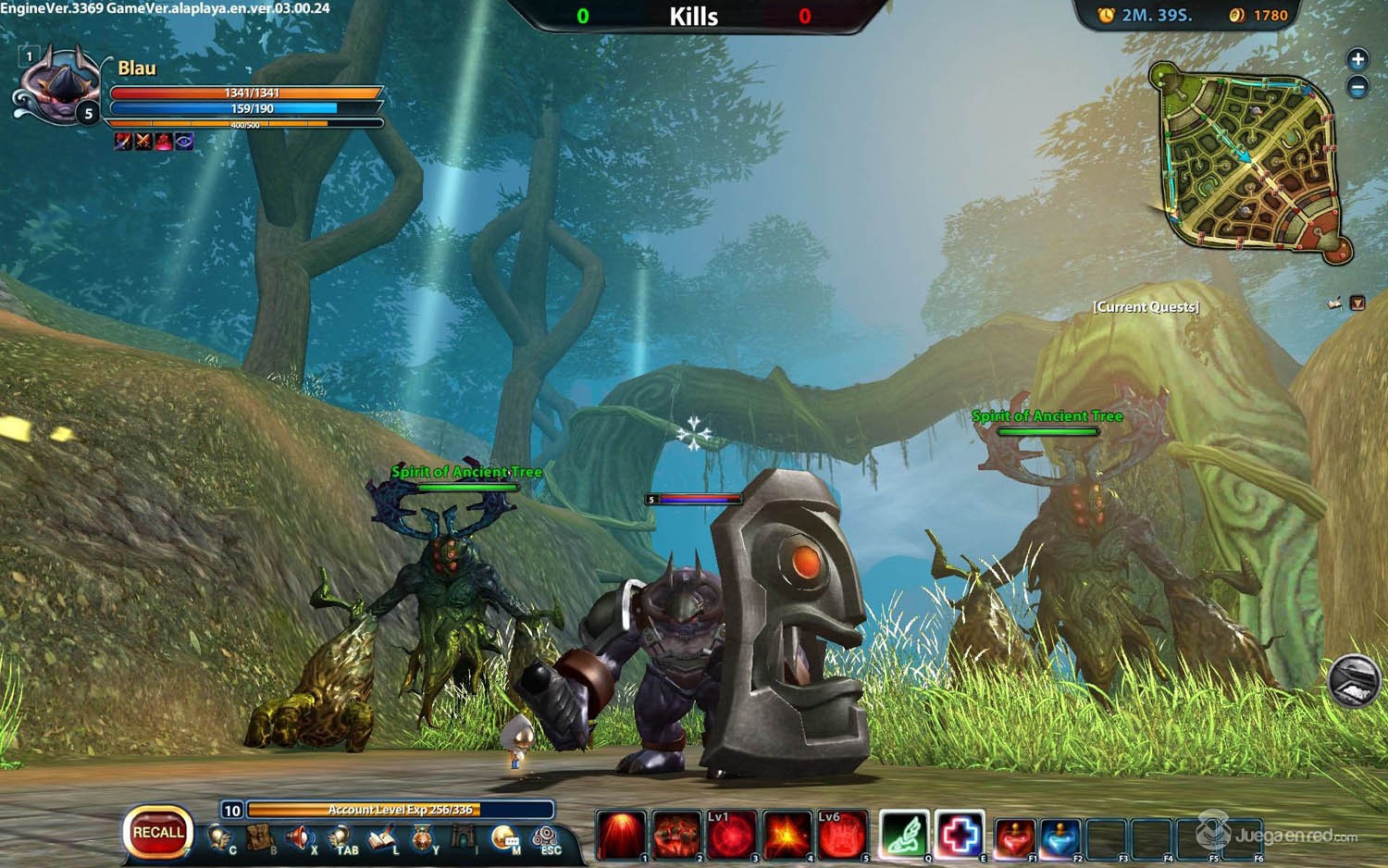The width and height of the screenshot is (1388, 868).
Task: Open the gears system menu icon
Action: pyautogui.click(x=546, y=837)
